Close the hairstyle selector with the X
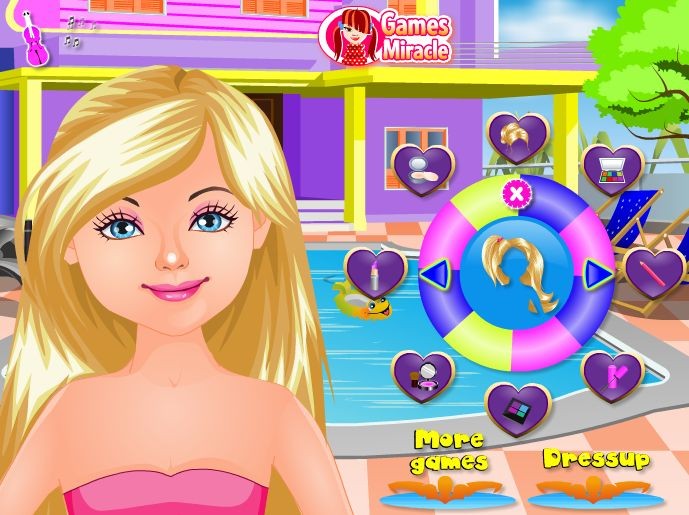 [516, 195]
